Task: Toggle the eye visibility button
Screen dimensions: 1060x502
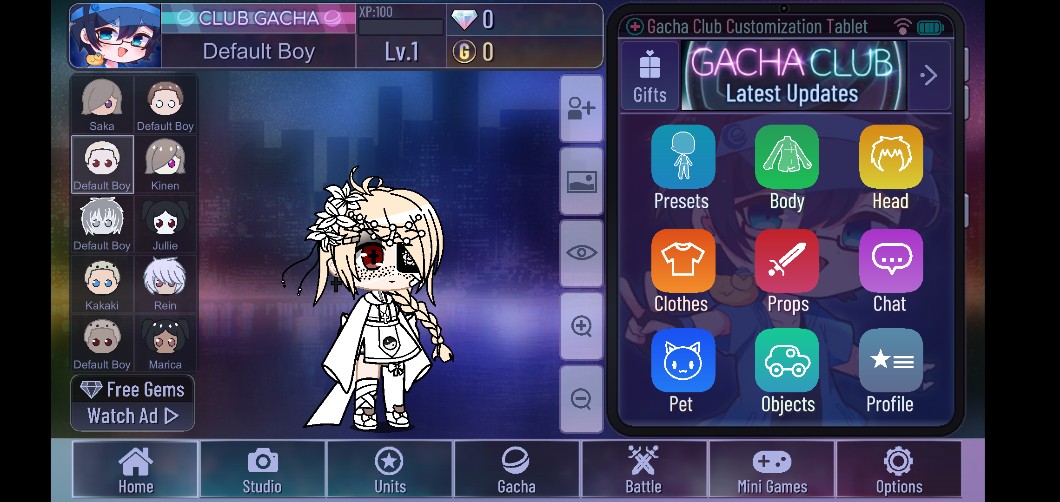Action: point(581,253)
